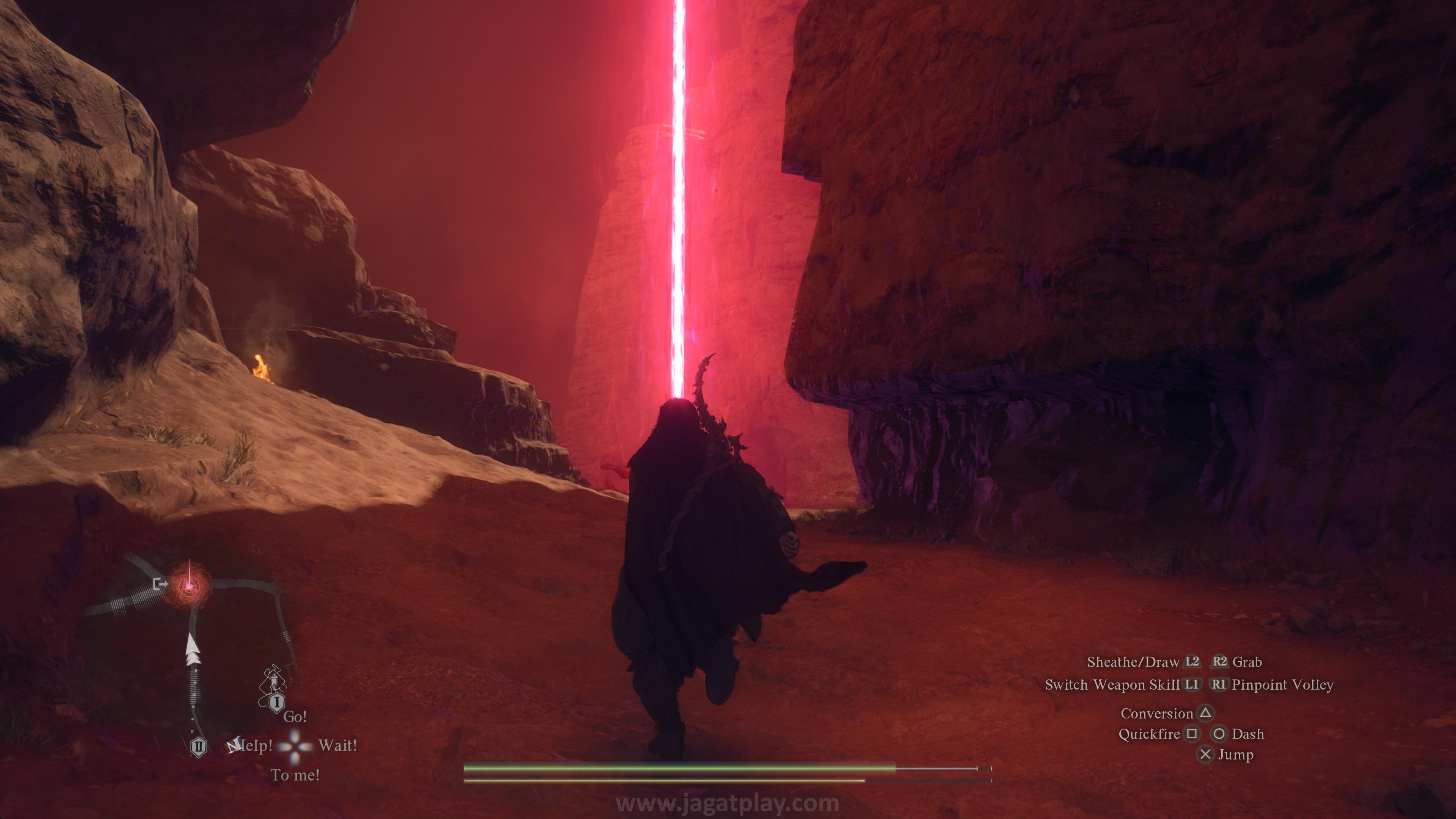Screen dimensions: 1456x819
Task: Select the pawn I marker on the minimap
Action: pos(276,703)
